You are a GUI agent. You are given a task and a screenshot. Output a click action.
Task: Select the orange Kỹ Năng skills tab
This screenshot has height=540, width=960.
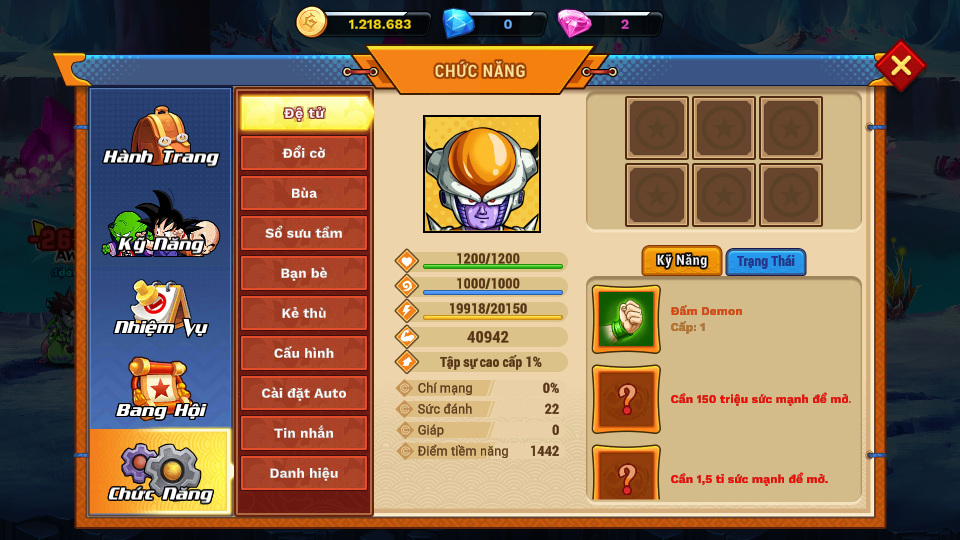(x=681, y=261)
